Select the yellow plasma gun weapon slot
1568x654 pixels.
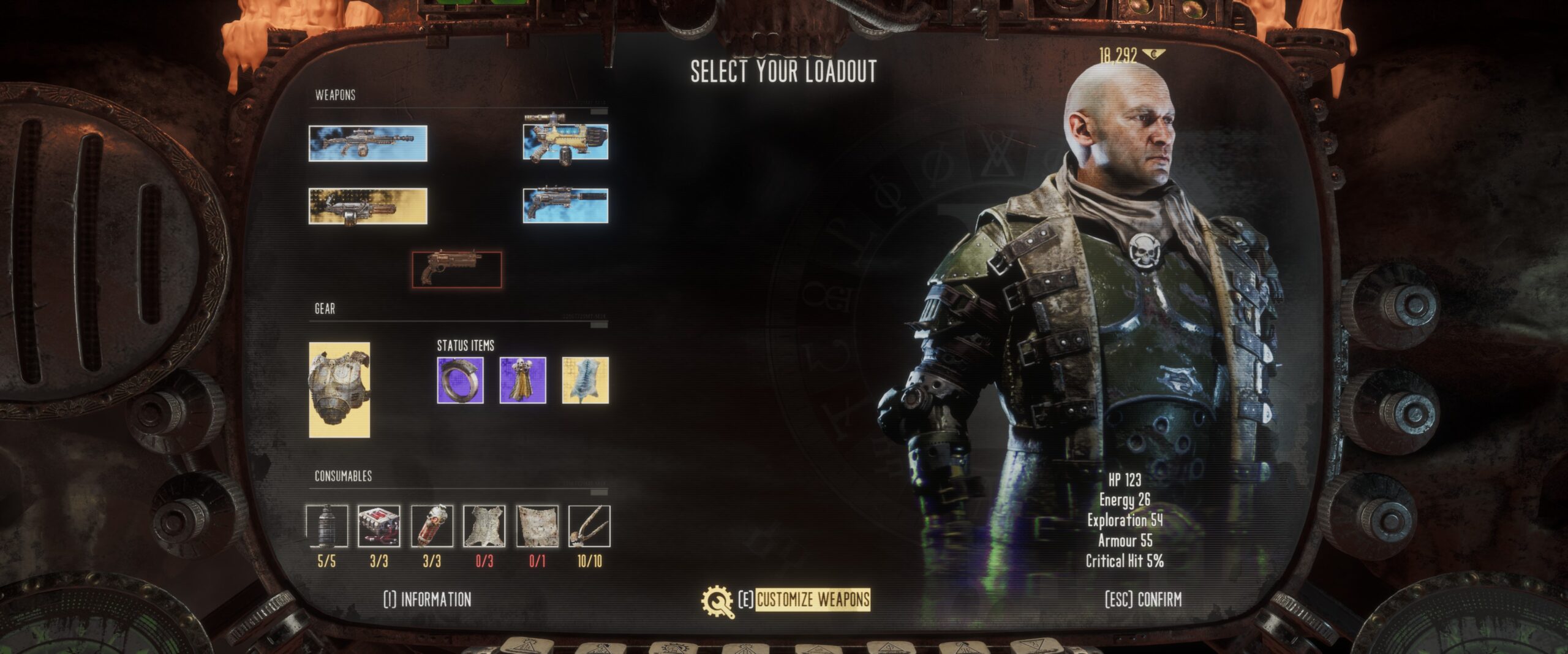coord(565,142)
